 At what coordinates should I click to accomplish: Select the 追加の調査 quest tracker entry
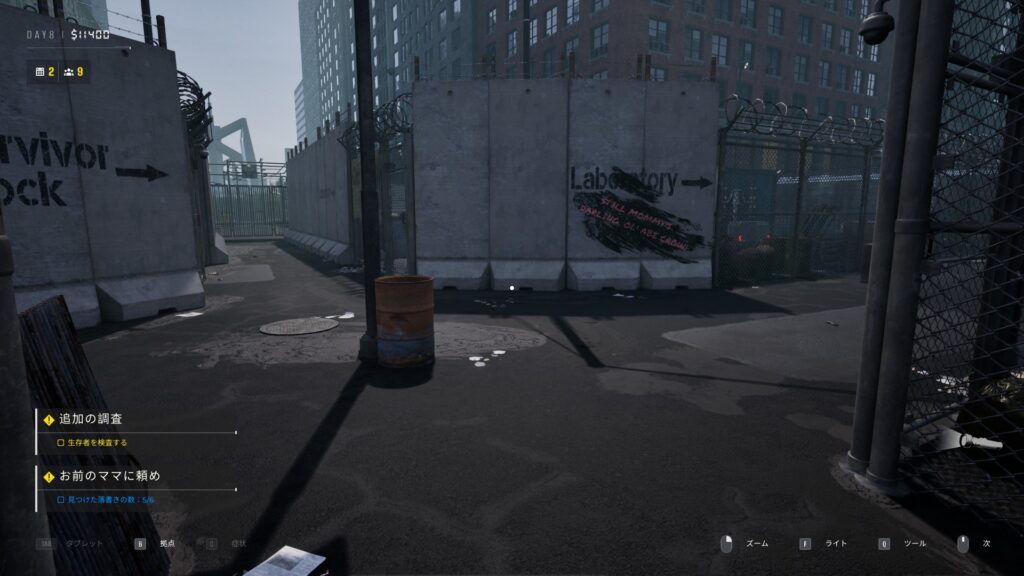click(92, 419)
